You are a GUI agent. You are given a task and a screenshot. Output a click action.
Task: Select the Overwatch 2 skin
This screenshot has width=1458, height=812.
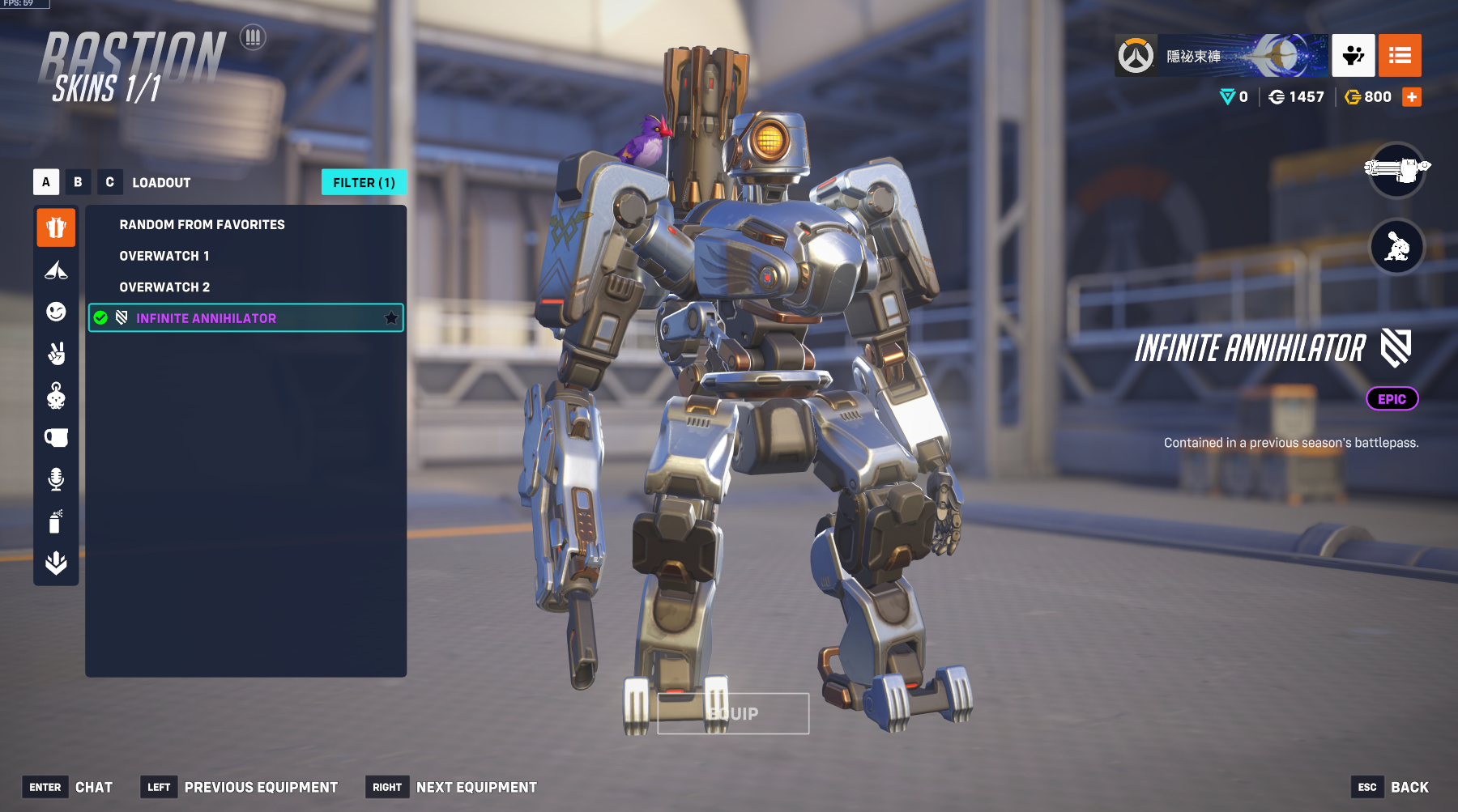(x=164, y=287)
